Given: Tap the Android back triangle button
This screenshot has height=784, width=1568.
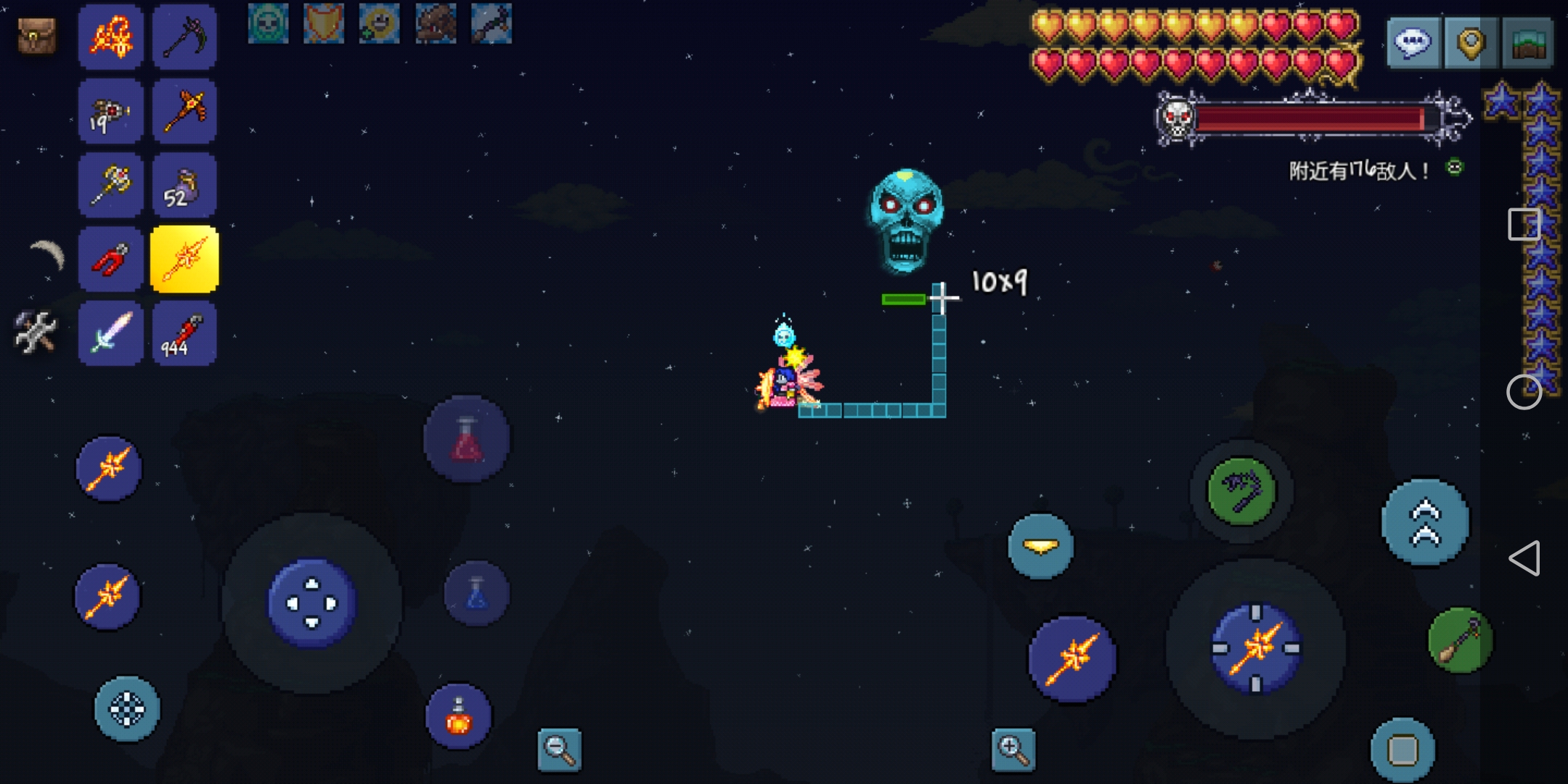Looking at the screenshot, I should coord(1524,558).
